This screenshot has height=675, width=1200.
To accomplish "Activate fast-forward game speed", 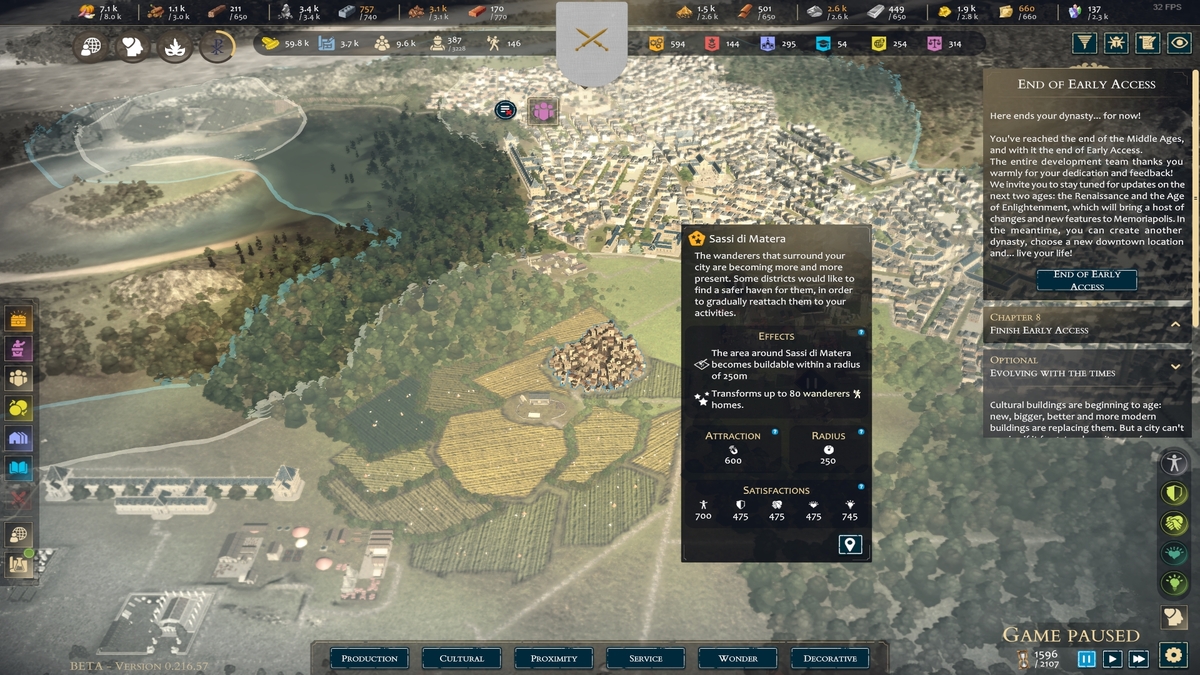I will click(x=1138, y=659).
